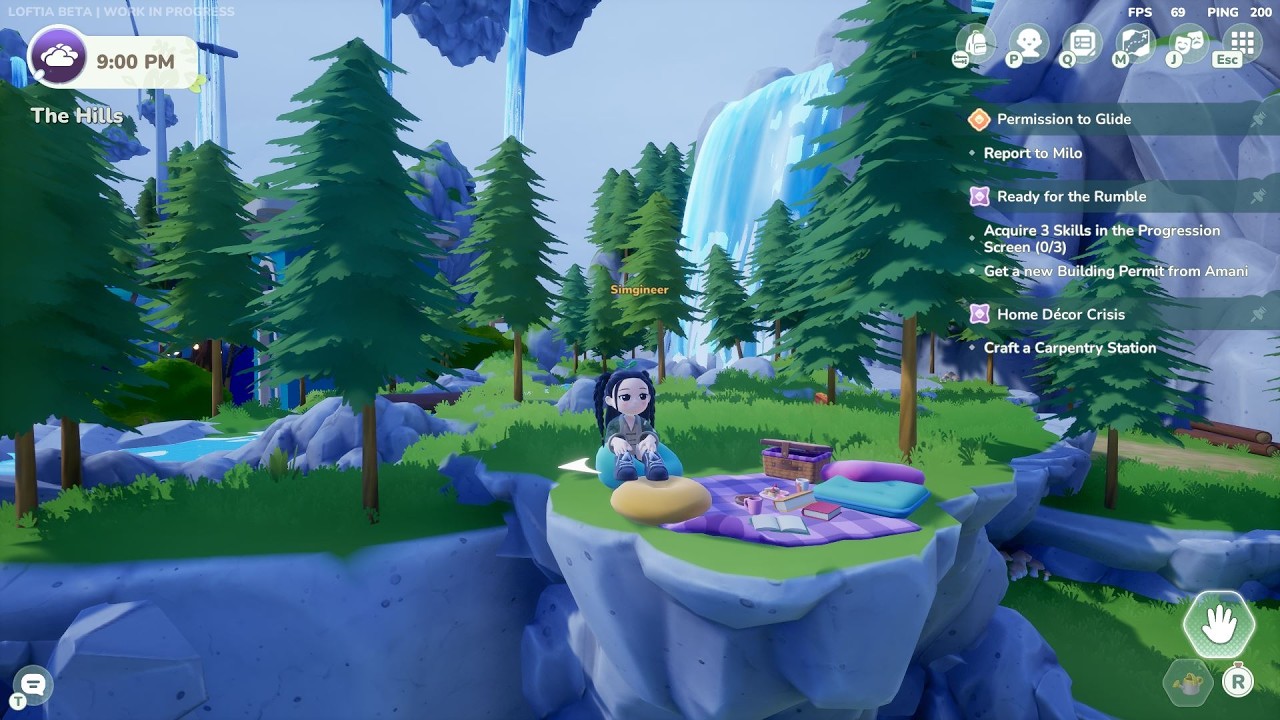Select the Permission to Glide quest
This screenshot has height=720, width=1280.
1063,119
